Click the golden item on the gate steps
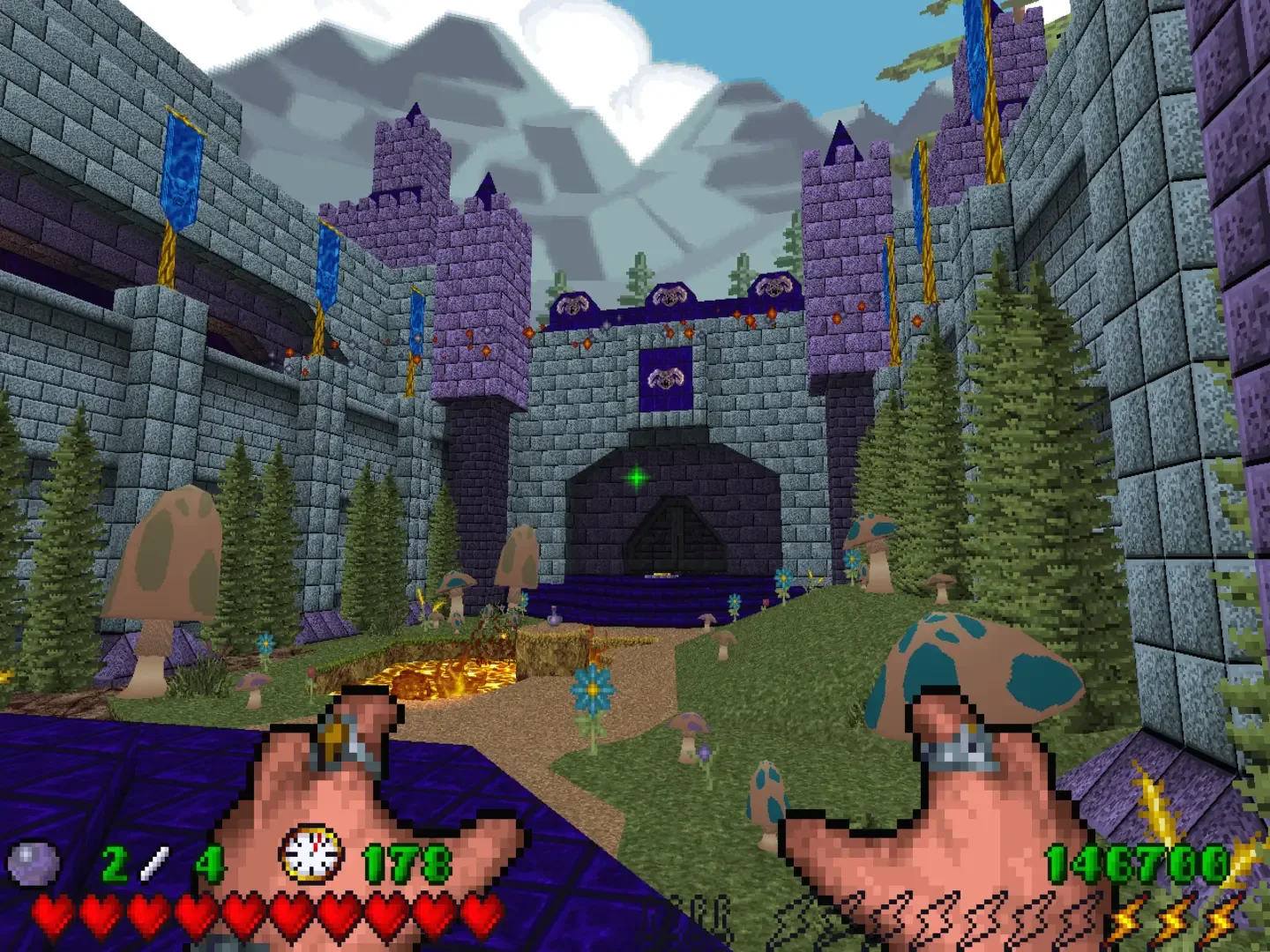Image resolution: width=1270 pixels, height=952 pixels. (x=661, y=574)
